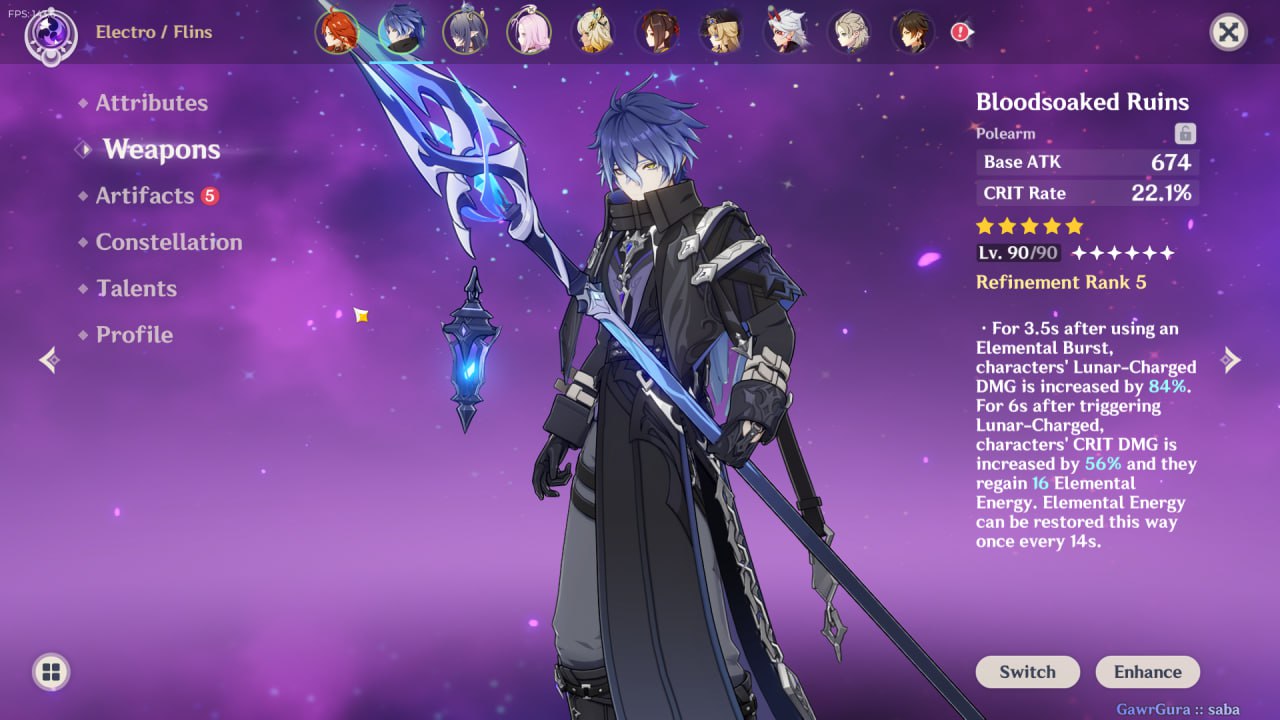Screen dimensions: 1280x720
Task: Open the Talents section
Action: [136, 289]
